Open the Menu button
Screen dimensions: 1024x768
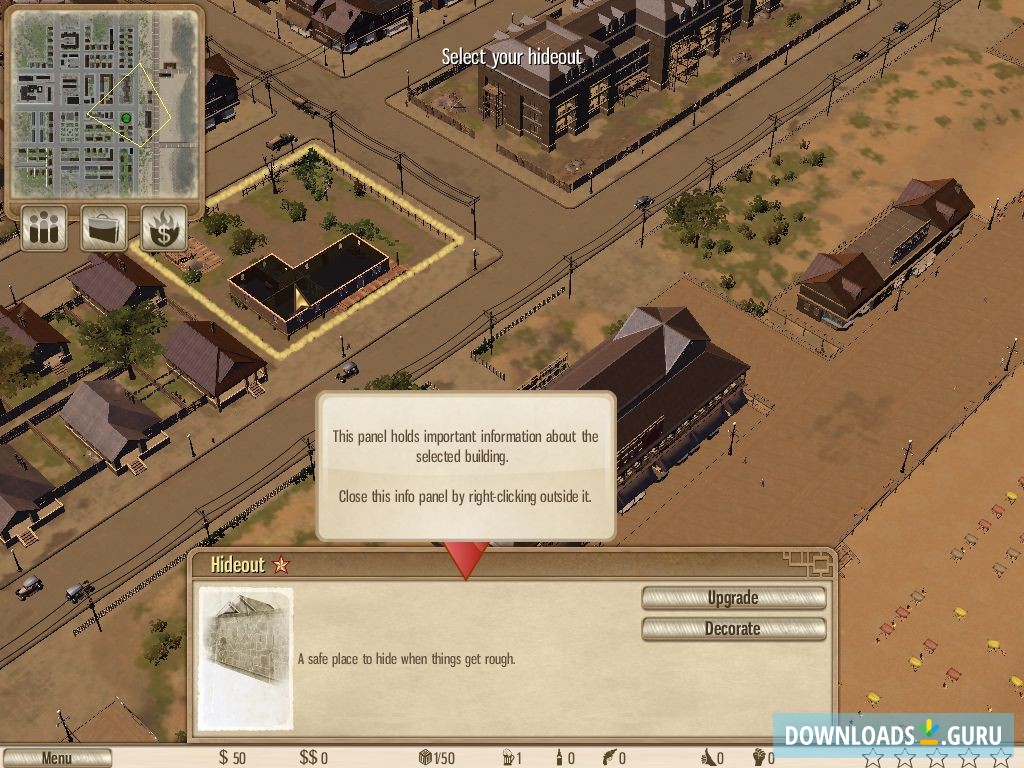[56, 758]
